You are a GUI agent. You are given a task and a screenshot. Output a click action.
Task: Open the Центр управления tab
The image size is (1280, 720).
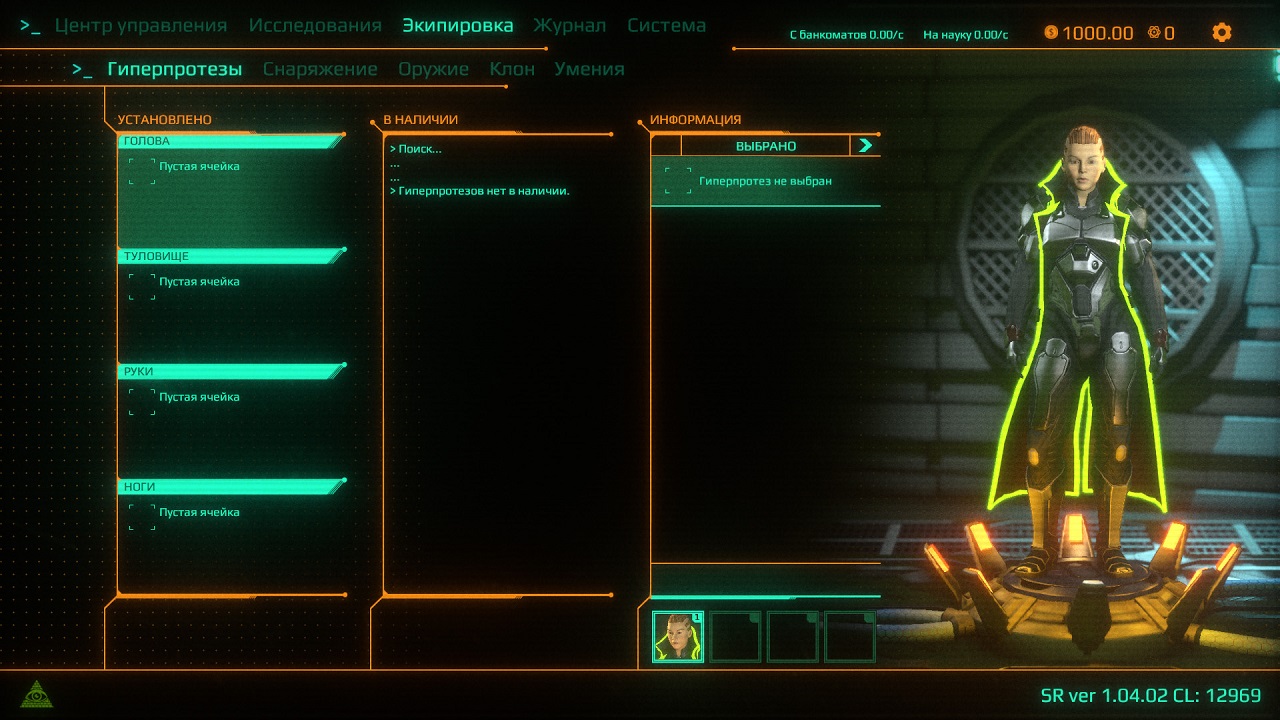click(x=141, y=26)
